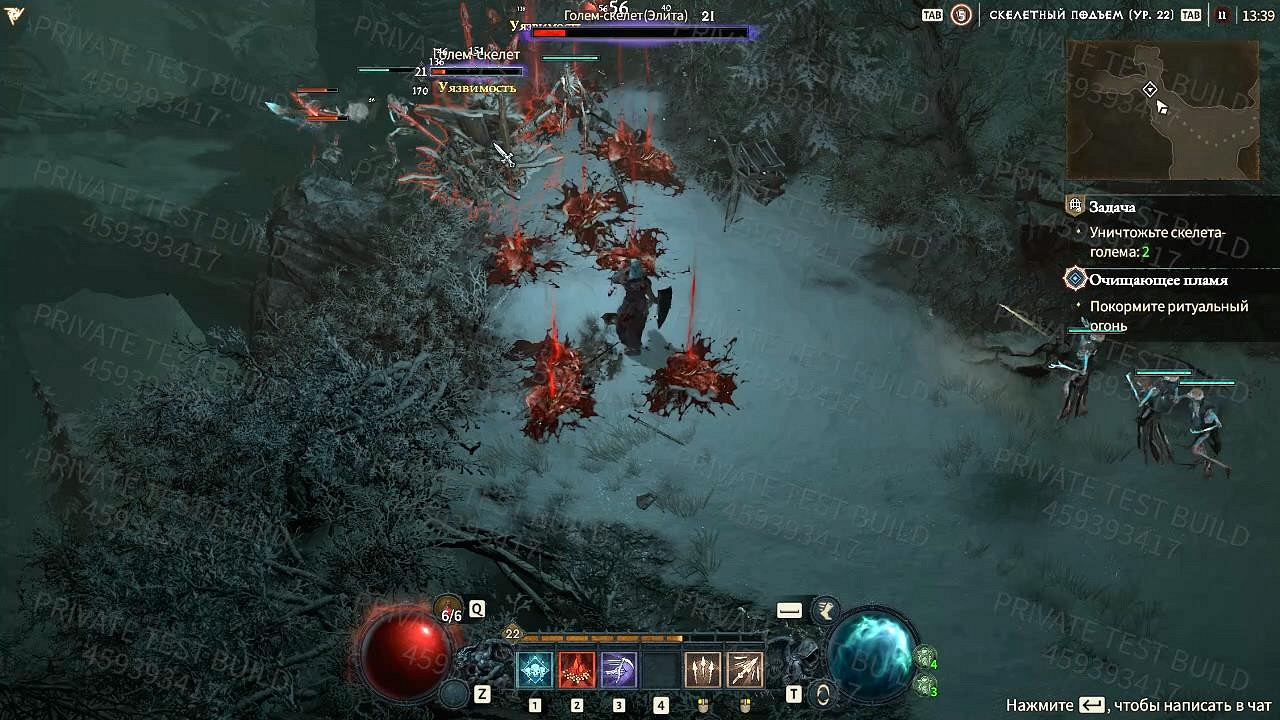Click the TAB map toggle left of zone name

pos(931,14)
